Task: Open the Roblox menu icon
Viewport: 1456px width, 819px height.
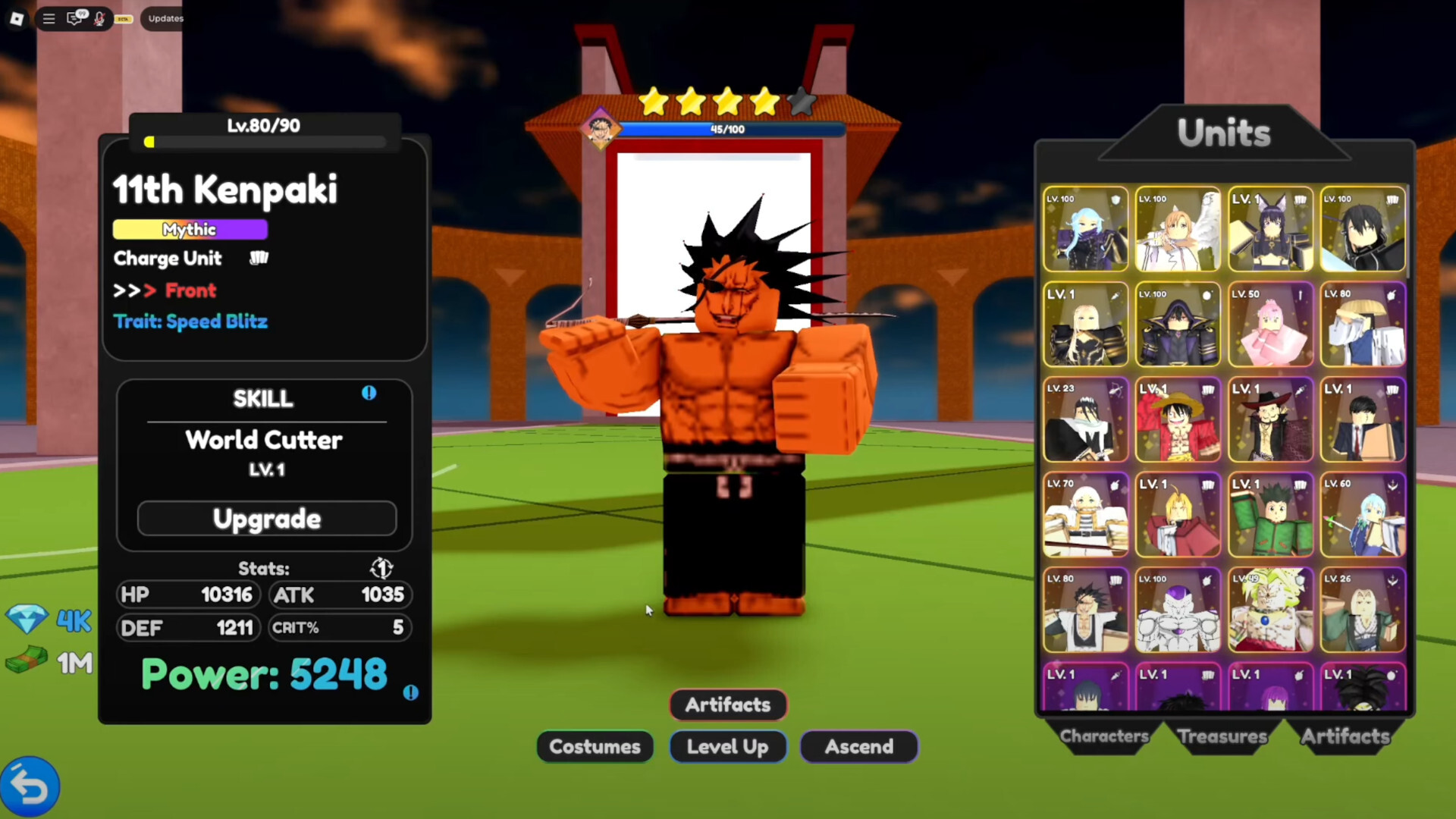Action: (17, 18)
